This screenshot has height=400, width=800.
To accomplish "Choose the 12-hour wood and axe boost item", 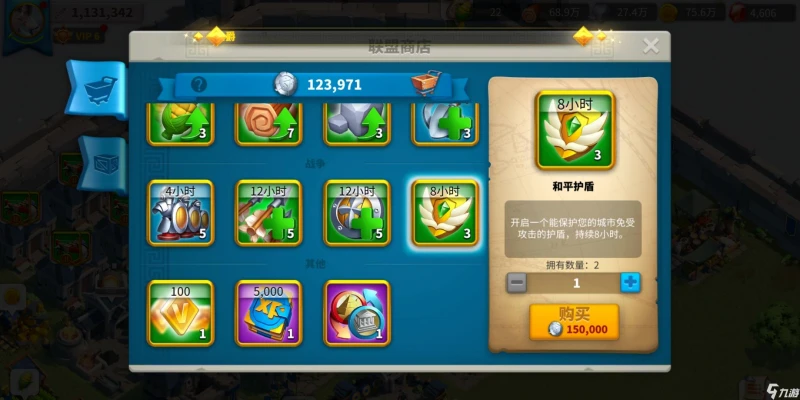I will tap(269, 213).
